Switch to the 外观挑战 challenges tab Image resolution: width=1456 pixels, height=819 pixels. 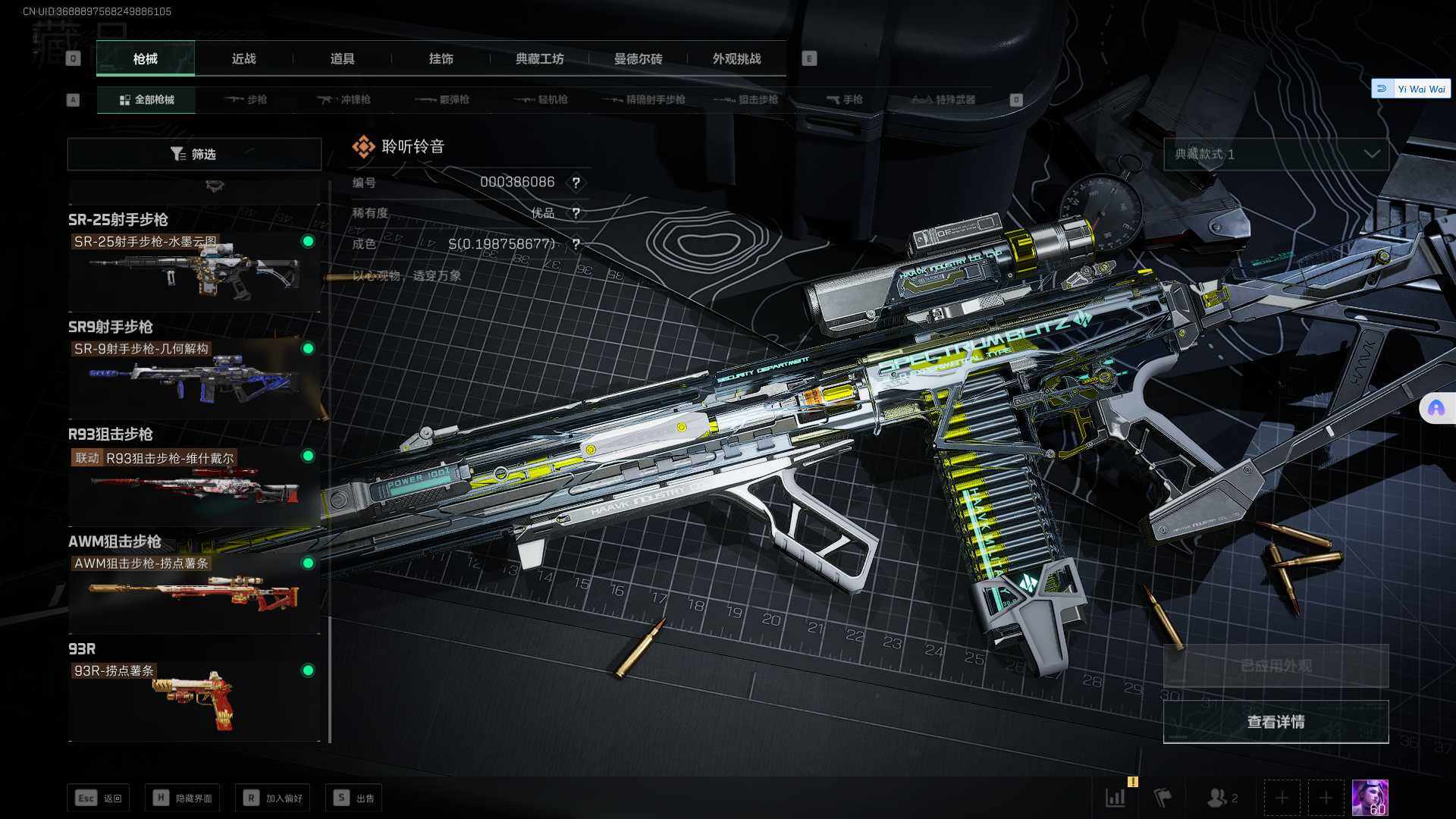tap(736, 58)
